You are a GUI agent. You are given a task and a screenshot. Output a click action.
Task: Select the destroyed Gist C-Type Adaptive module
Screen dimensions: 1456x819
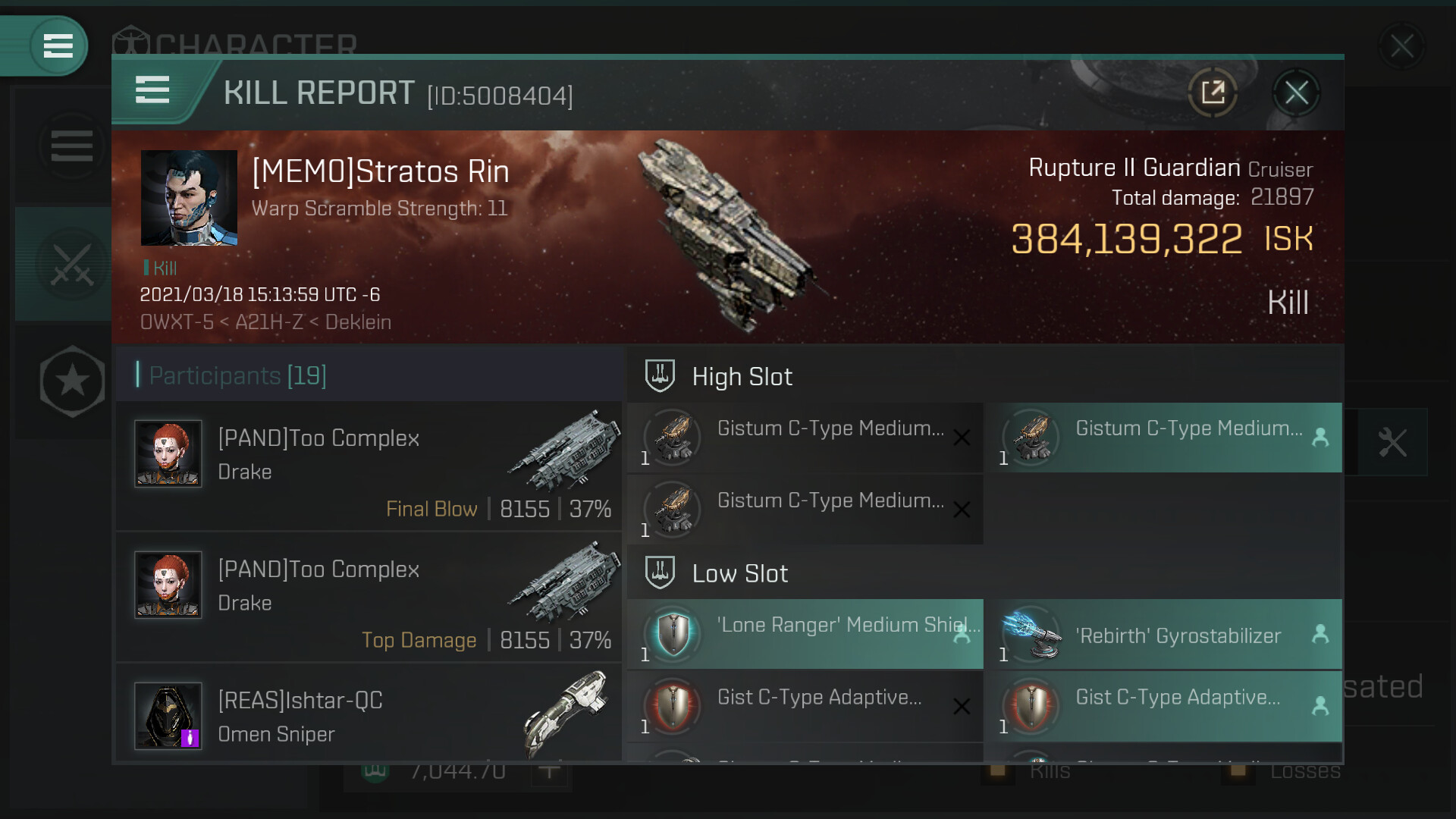(805, 707)
